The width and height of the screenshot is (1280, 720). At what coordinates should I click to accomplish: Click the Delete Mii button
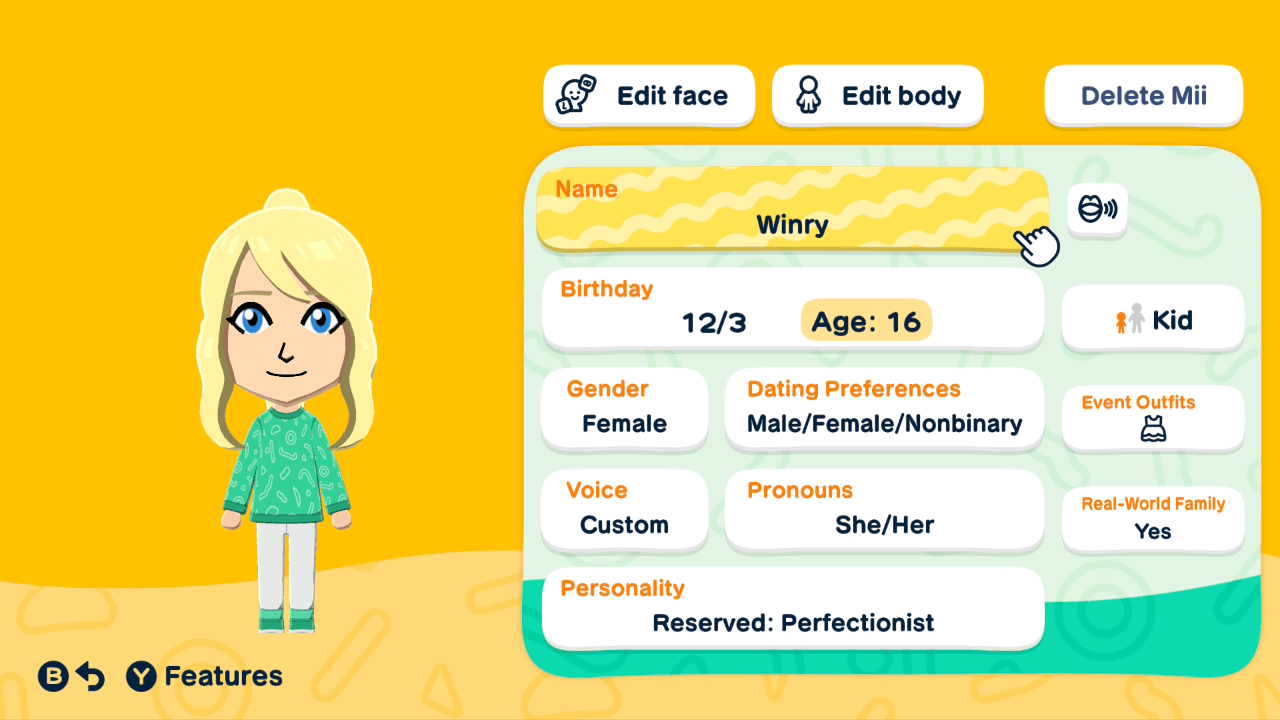click(1143, 95)
